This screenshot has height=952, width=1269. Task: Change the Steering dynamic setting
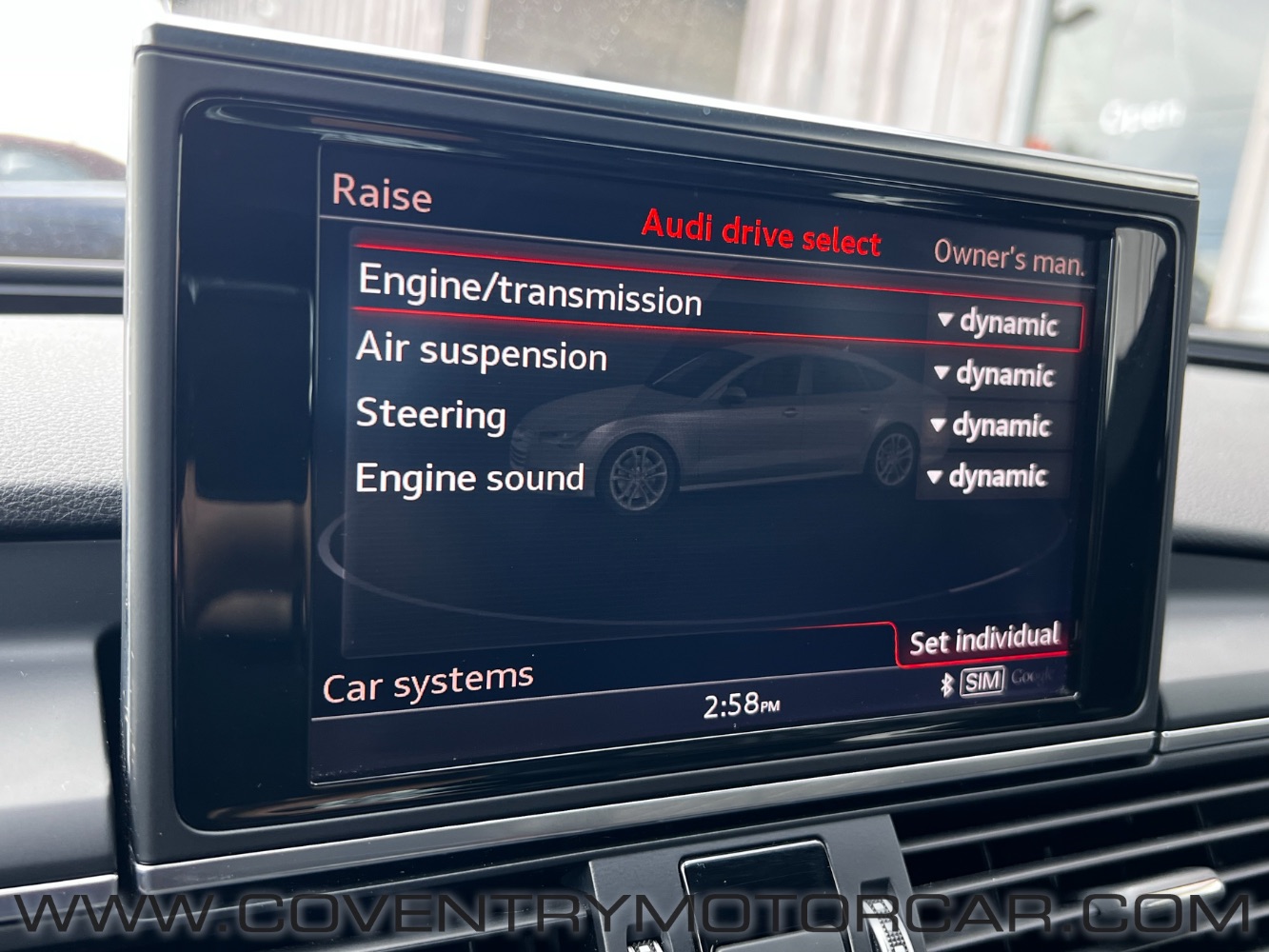point(991,426)
